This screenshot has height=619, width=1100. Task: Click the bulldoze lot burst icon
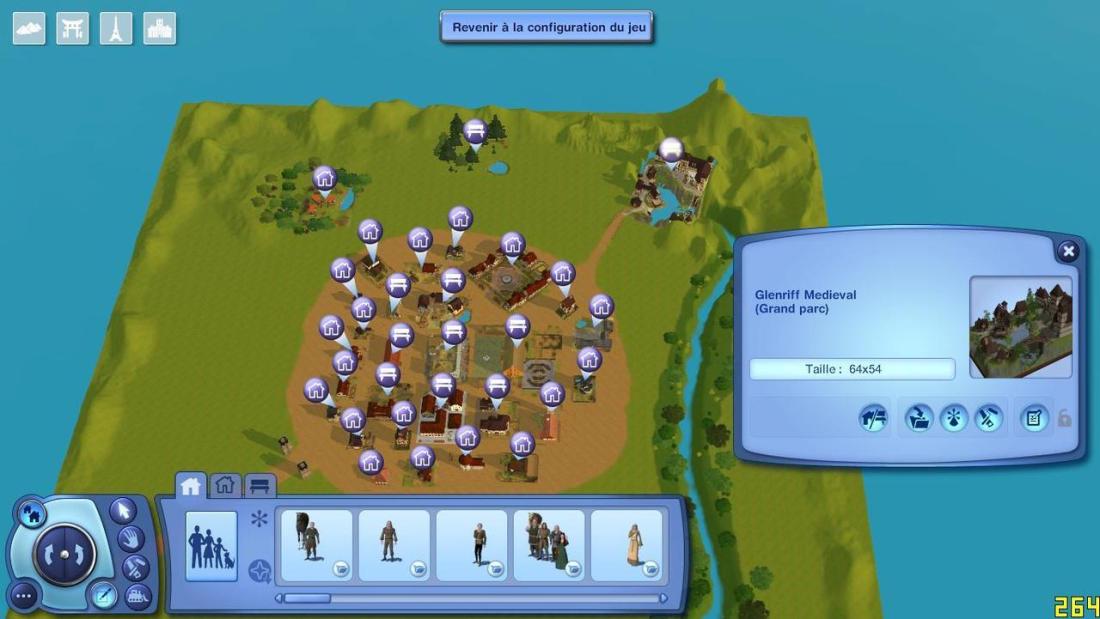pos(953,418)
